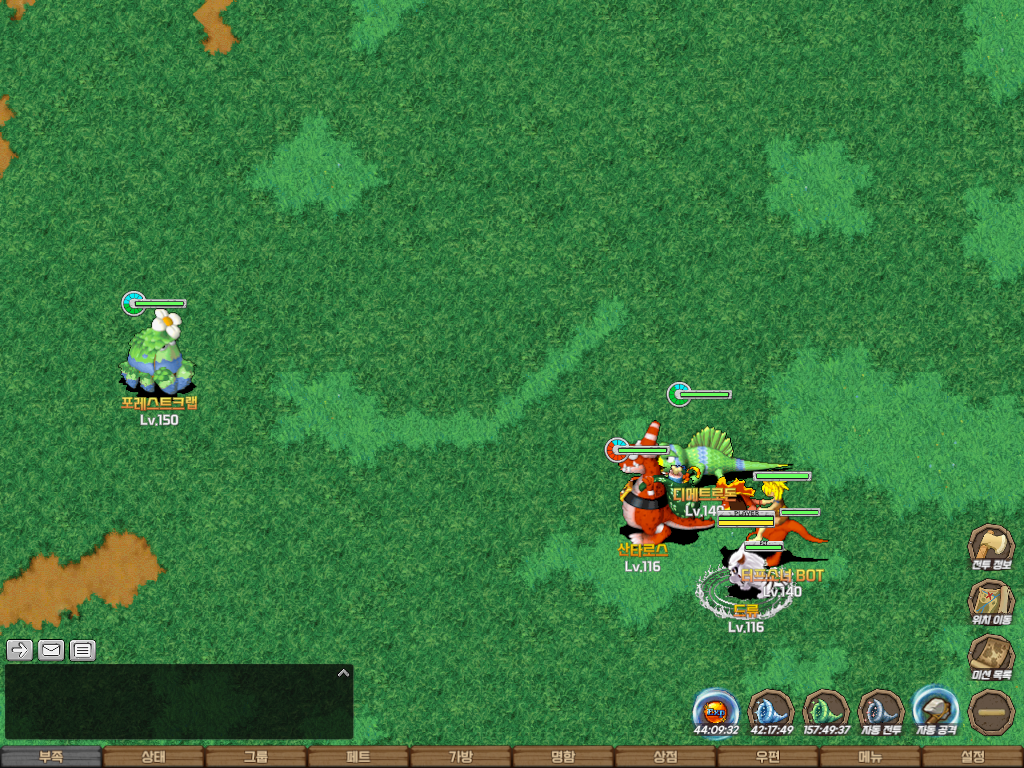Click the 위치 이동 map travel icon
Viewport: 1024px width, 768px height.
(991, 602)
